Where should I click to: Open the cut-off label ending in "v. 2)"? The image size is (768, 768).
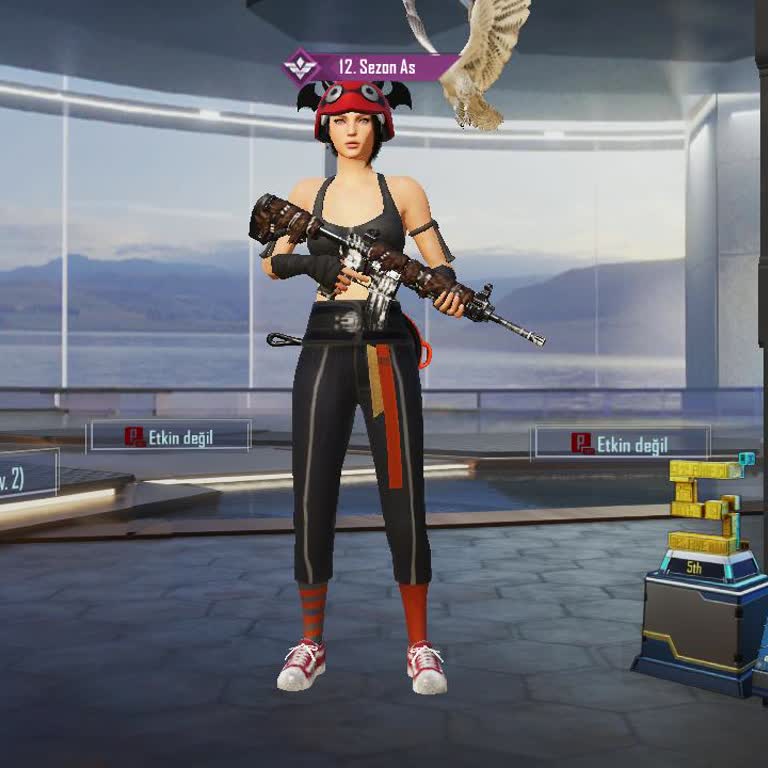tap(27, 474)
